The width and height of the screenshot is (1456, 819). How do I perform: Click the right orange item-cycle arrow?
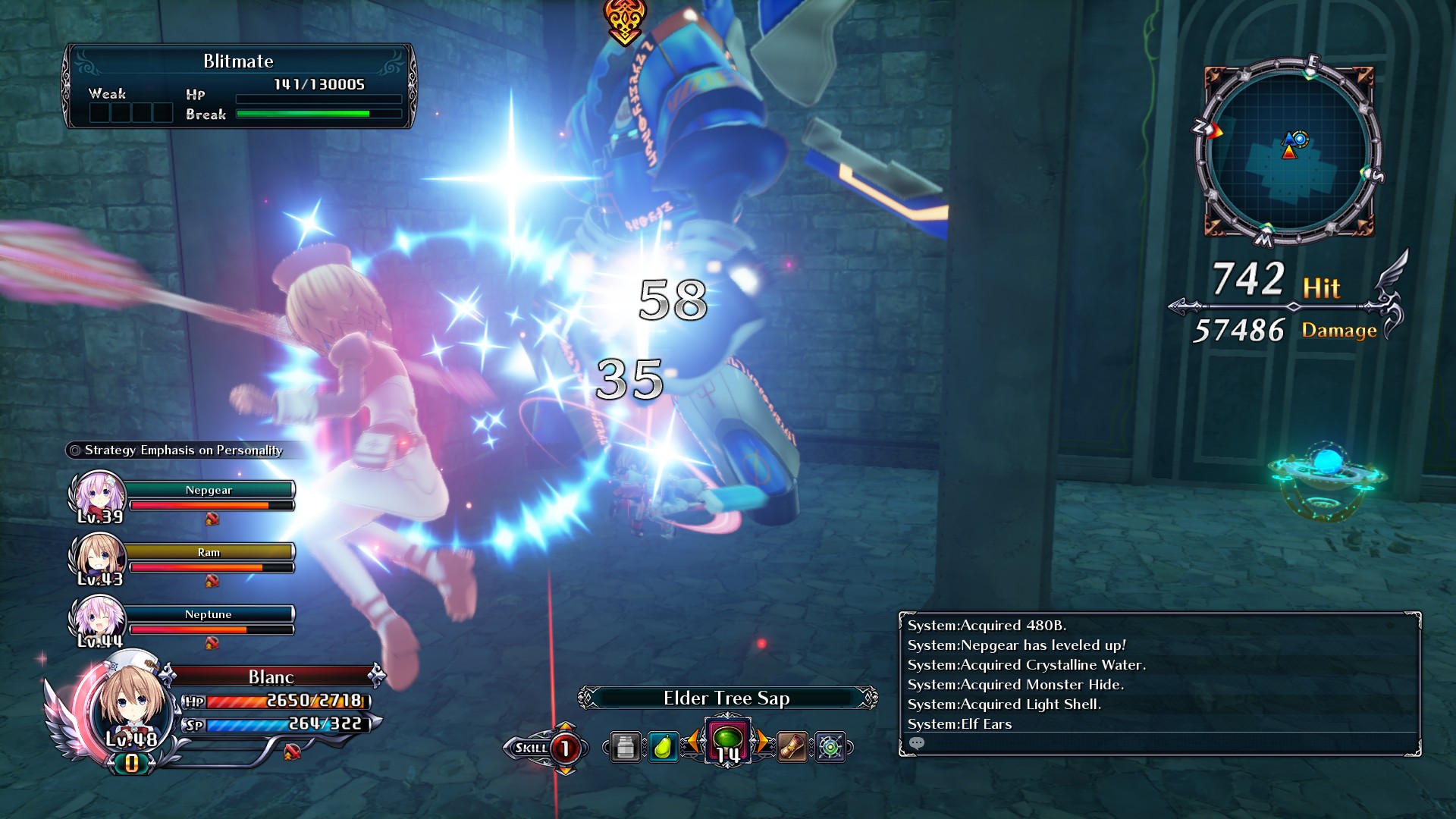(x=762, y=742)
